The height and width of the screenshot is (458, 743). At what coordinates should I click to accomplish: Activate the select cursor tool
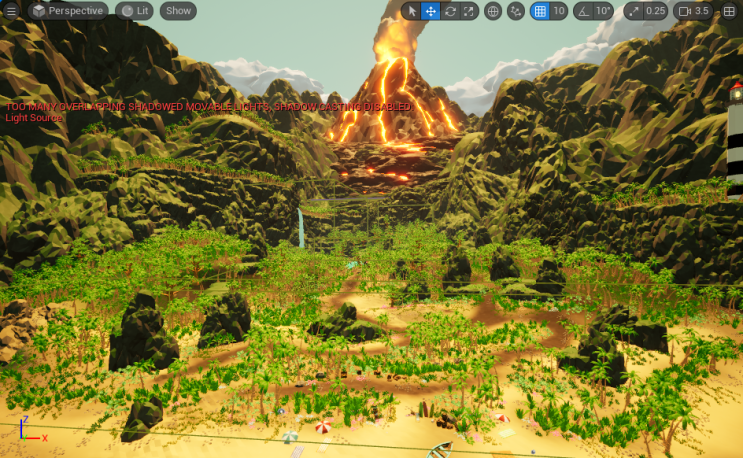(411, 11)
